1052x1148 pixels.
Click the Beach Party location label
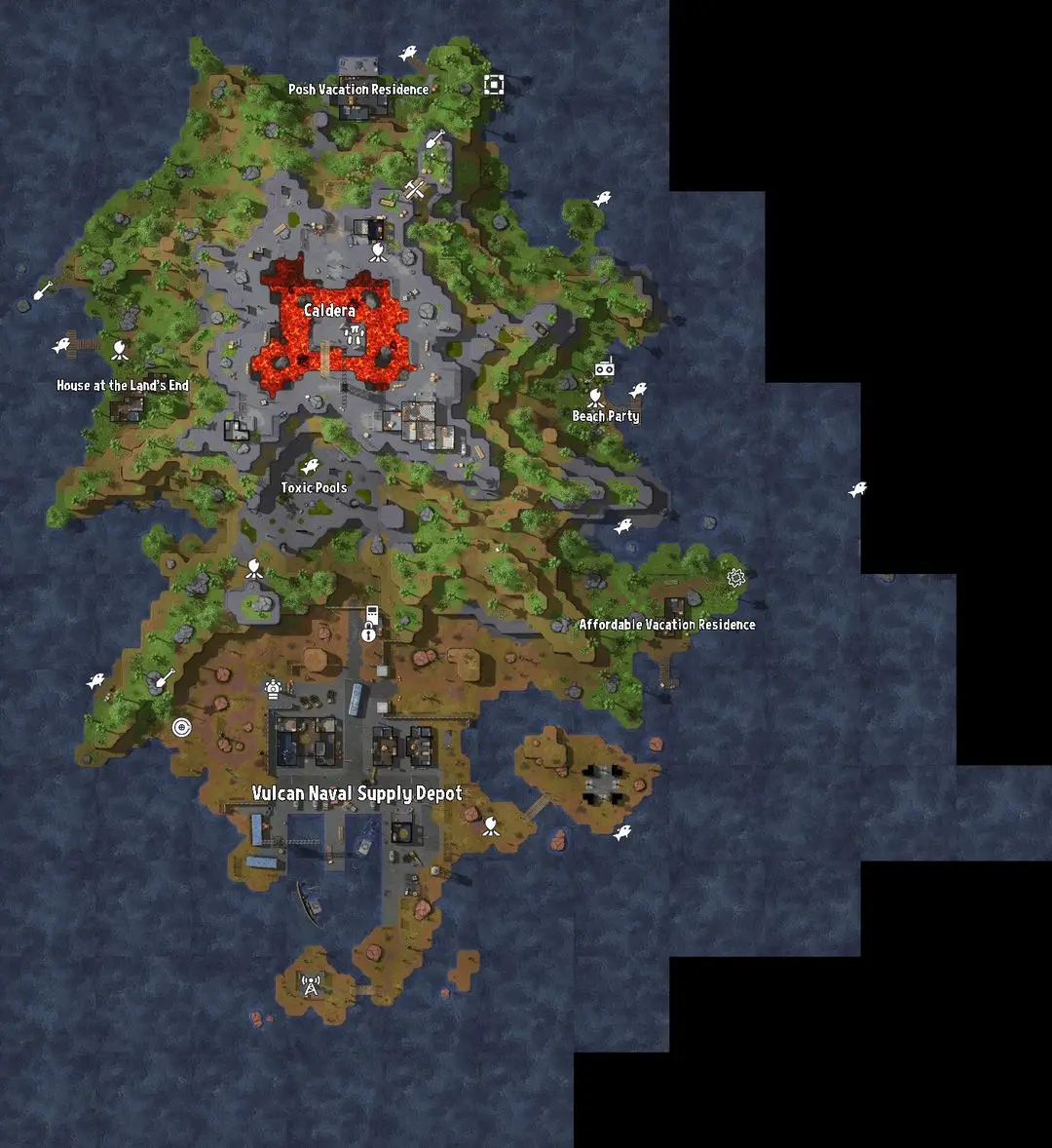point(606,416)
